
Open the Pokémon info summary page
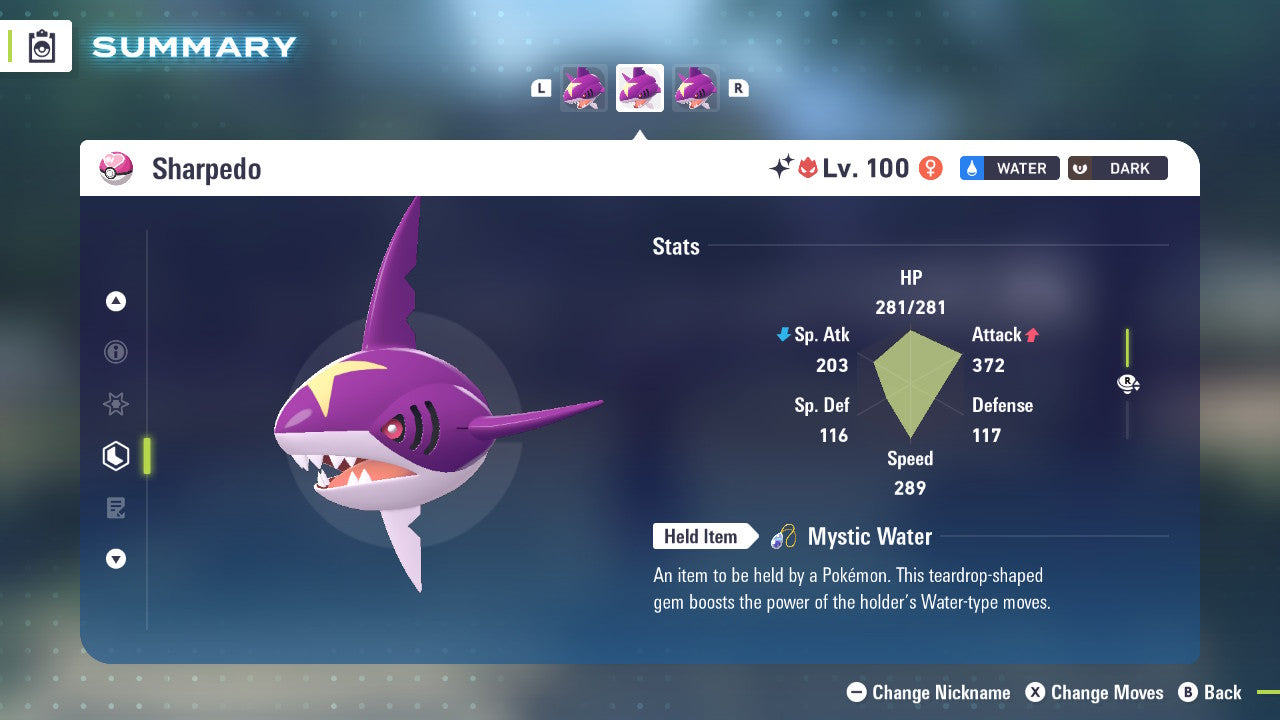coord(115,352)
